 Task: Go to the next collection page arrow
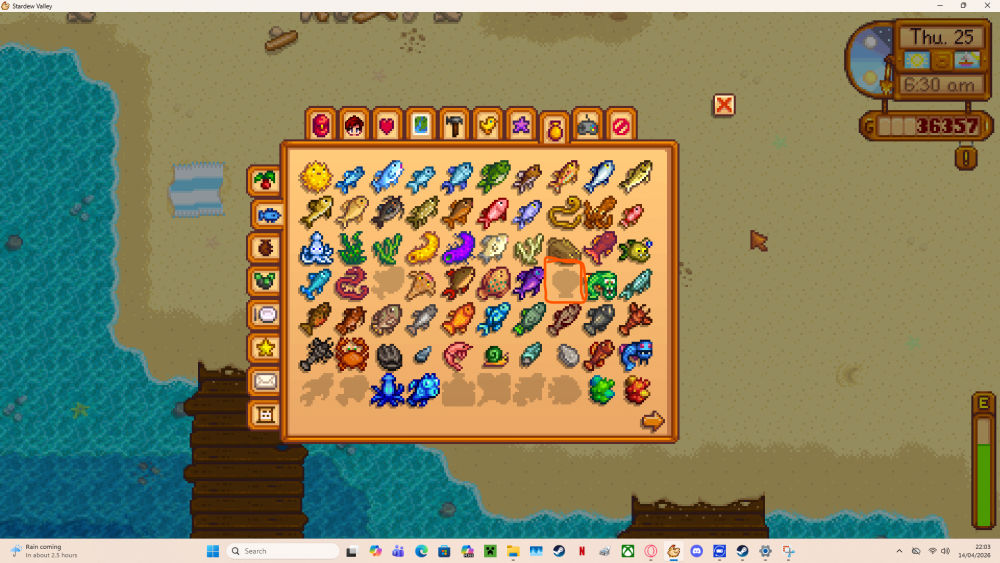click(x=652, y=422)
